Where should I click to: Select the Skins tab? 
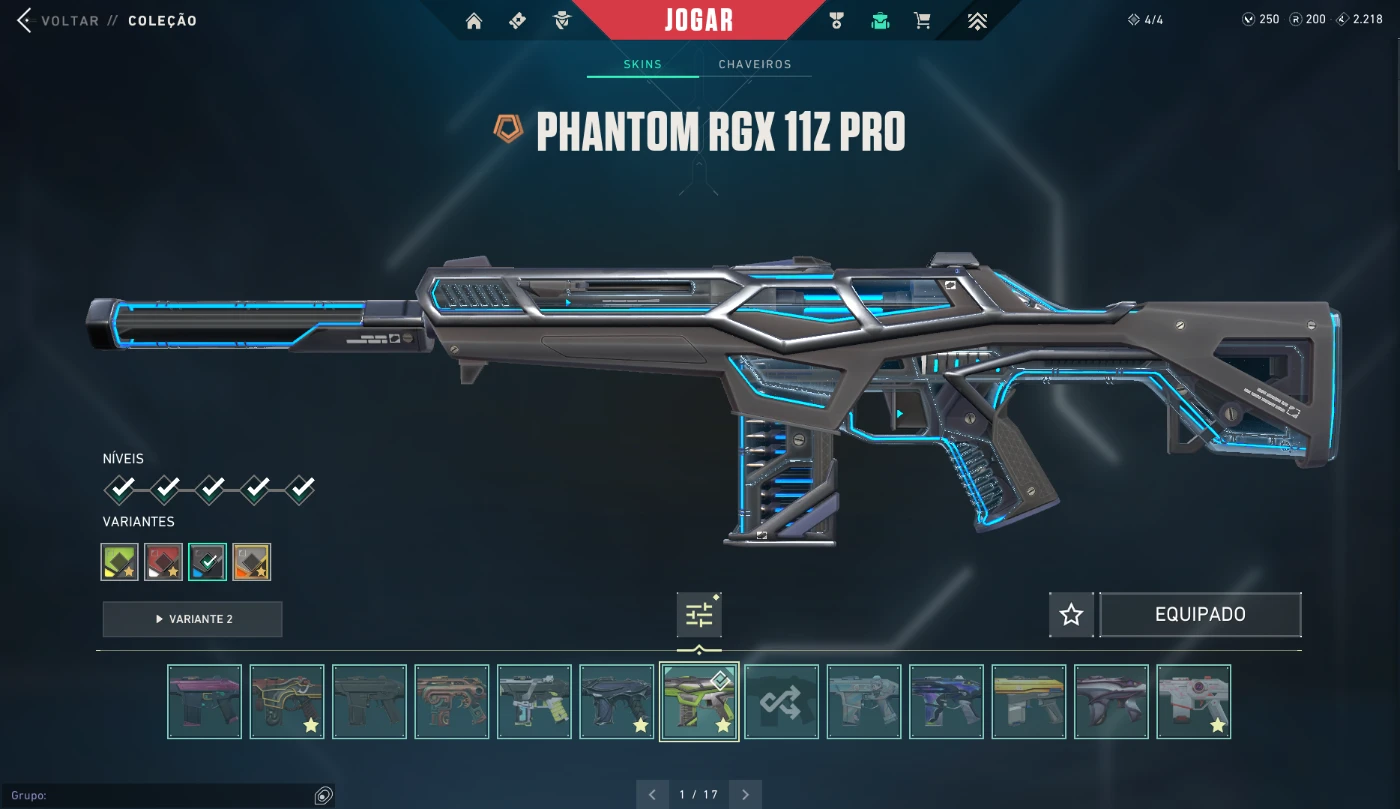pos(642,64)
